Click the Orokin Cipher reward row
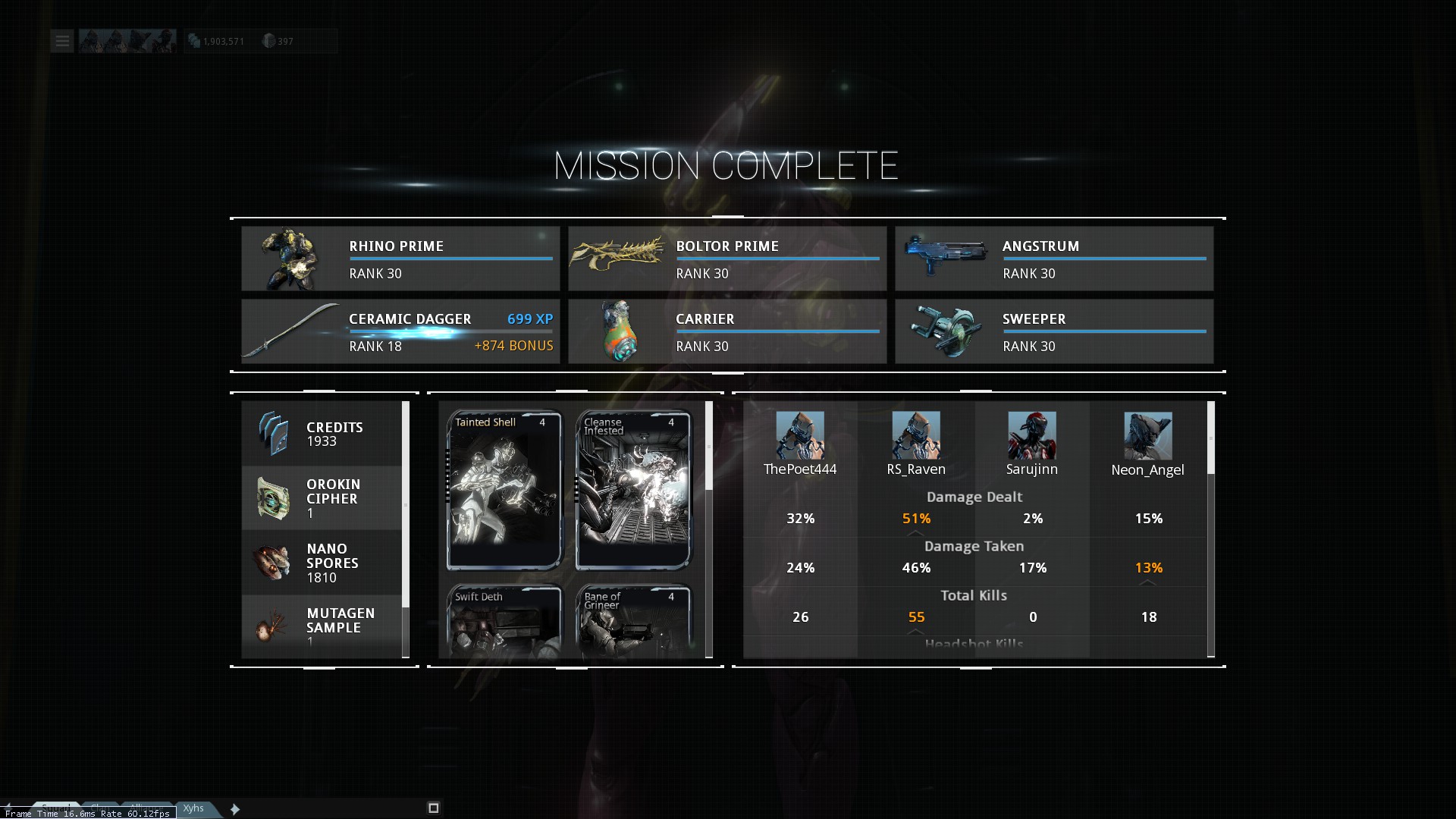Image resolution: width=1456 pixels, height=819 pixels. (322, 498)
